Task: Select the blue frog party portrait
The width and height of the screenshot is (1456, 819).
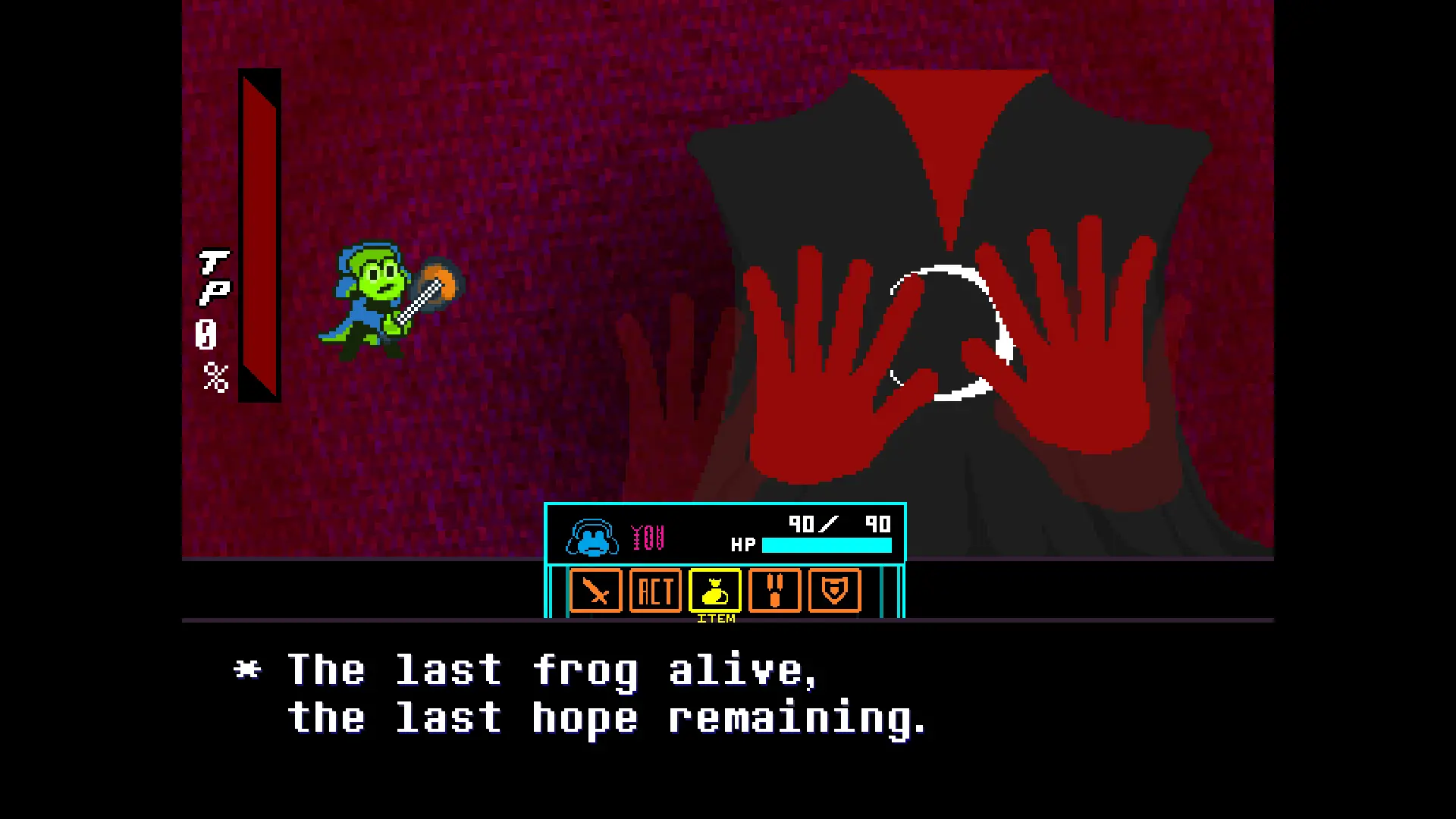Action: 591,538
